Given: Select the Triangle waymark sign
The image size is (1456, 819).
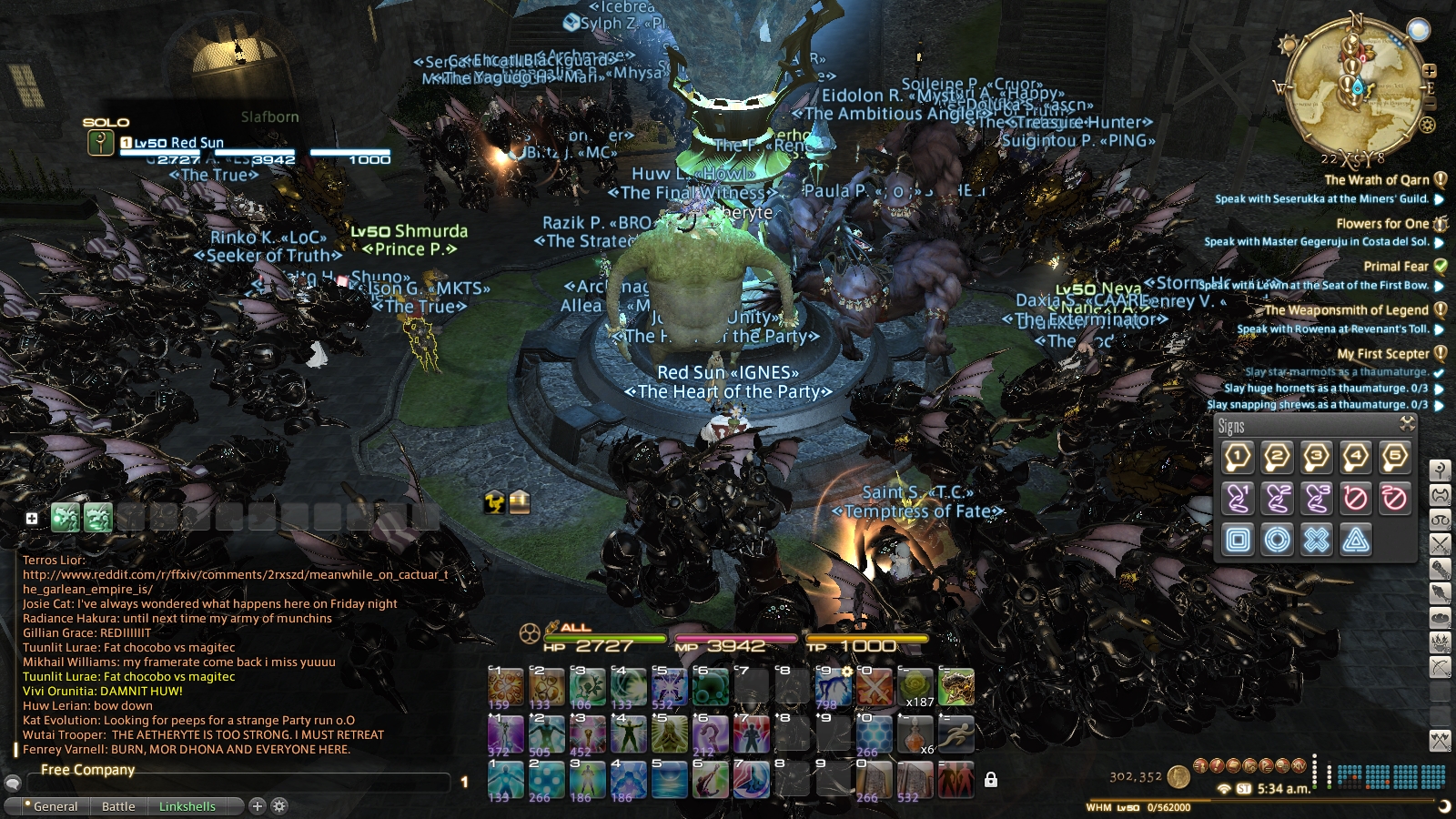Looking at the screenshot, I should coord(1356,538).
